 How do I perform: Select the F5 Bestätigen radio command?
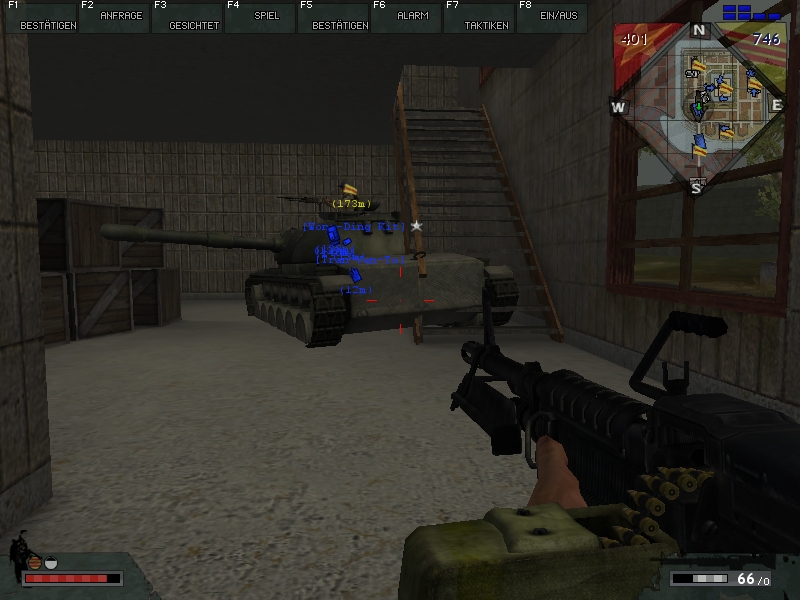[x=332, y=17]
